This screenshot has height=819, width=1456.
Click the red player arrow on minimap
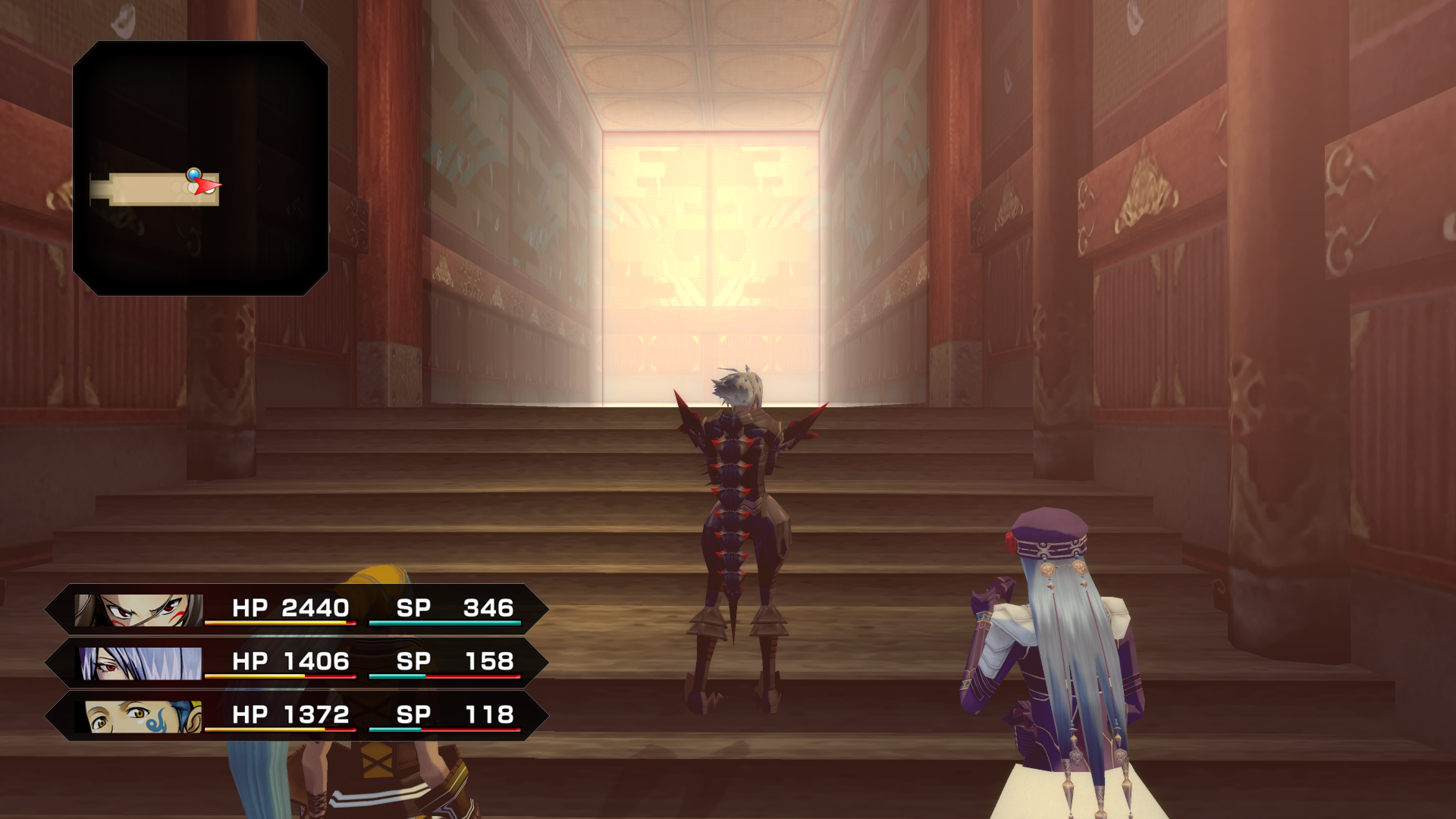click(x=206, y=186)
